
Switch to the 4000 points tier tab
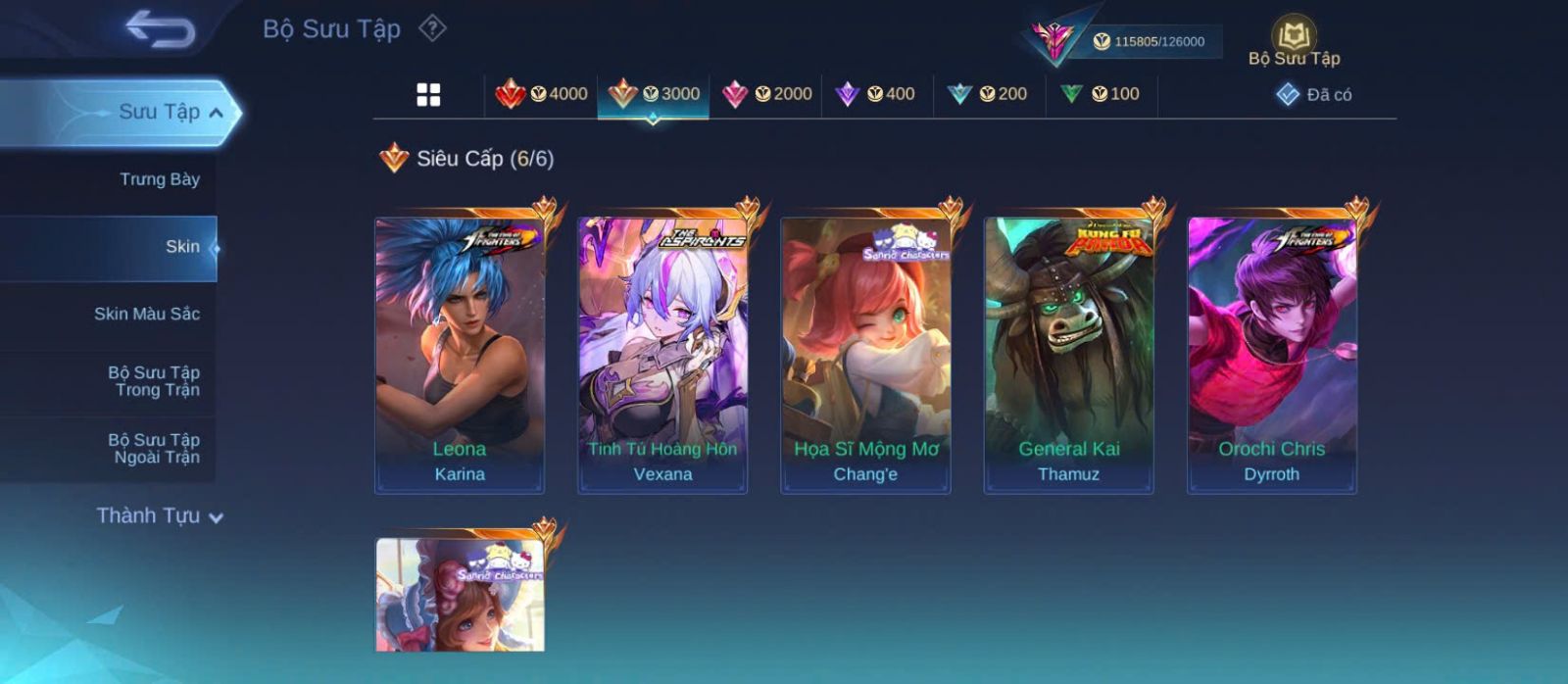(542, 94)
